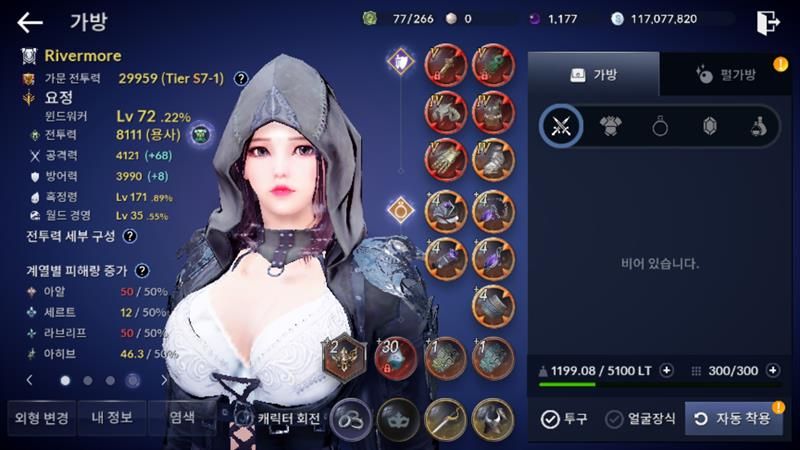Select the ring accessory filter
The height and width of the screenshot is (450, 800).
[660, 126]
